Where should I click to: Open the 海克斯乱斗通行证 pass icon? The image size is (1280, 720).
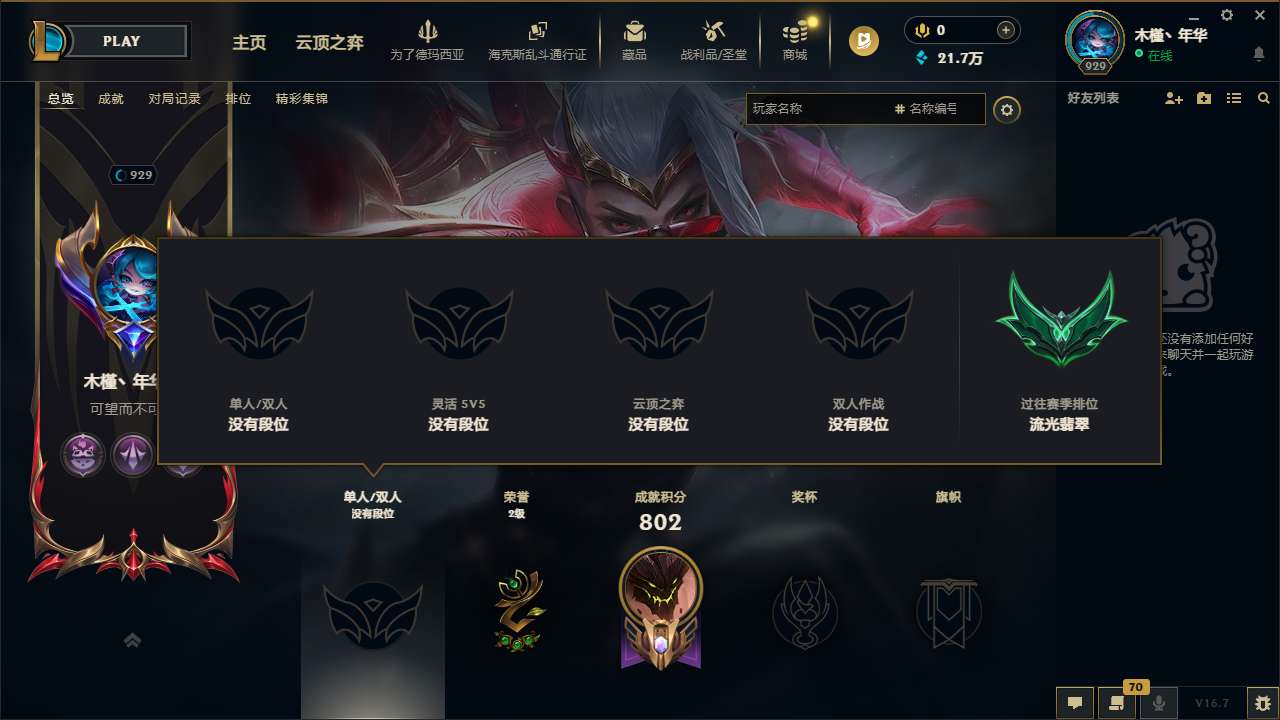(537, 33)
